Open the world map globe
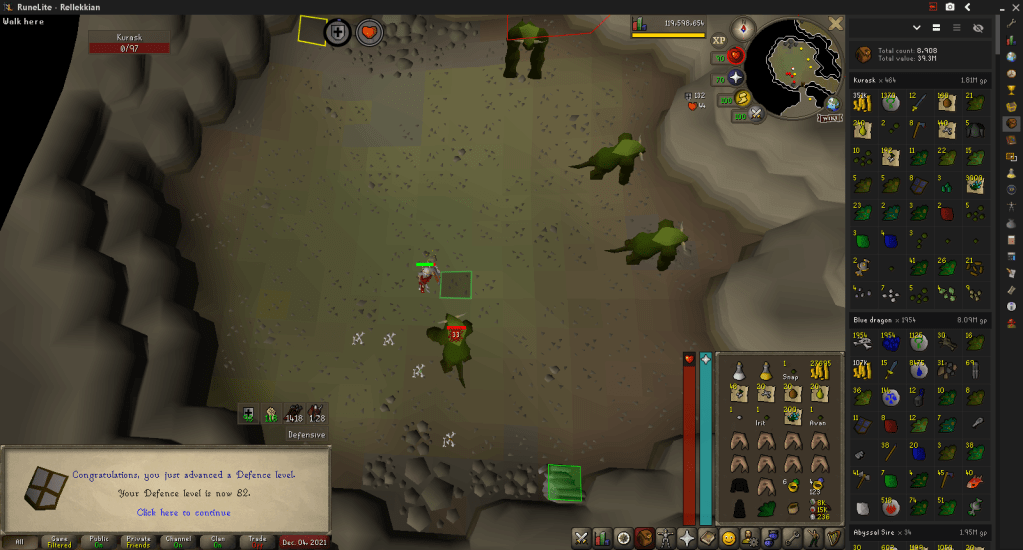This screenshot has height=550, width=1023. coord(832,104)
